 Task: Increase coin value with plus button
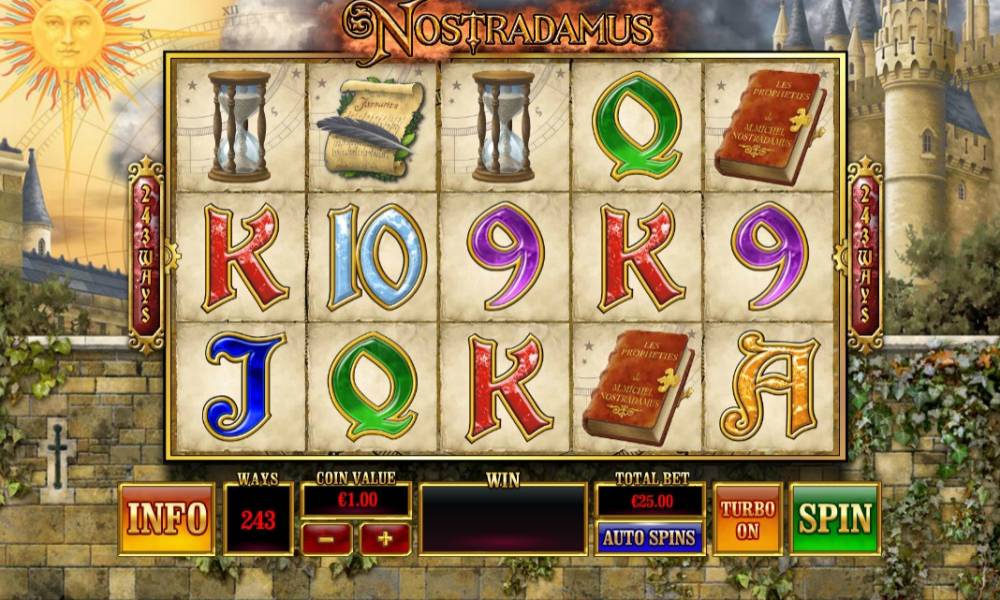(x=385, y=539)
